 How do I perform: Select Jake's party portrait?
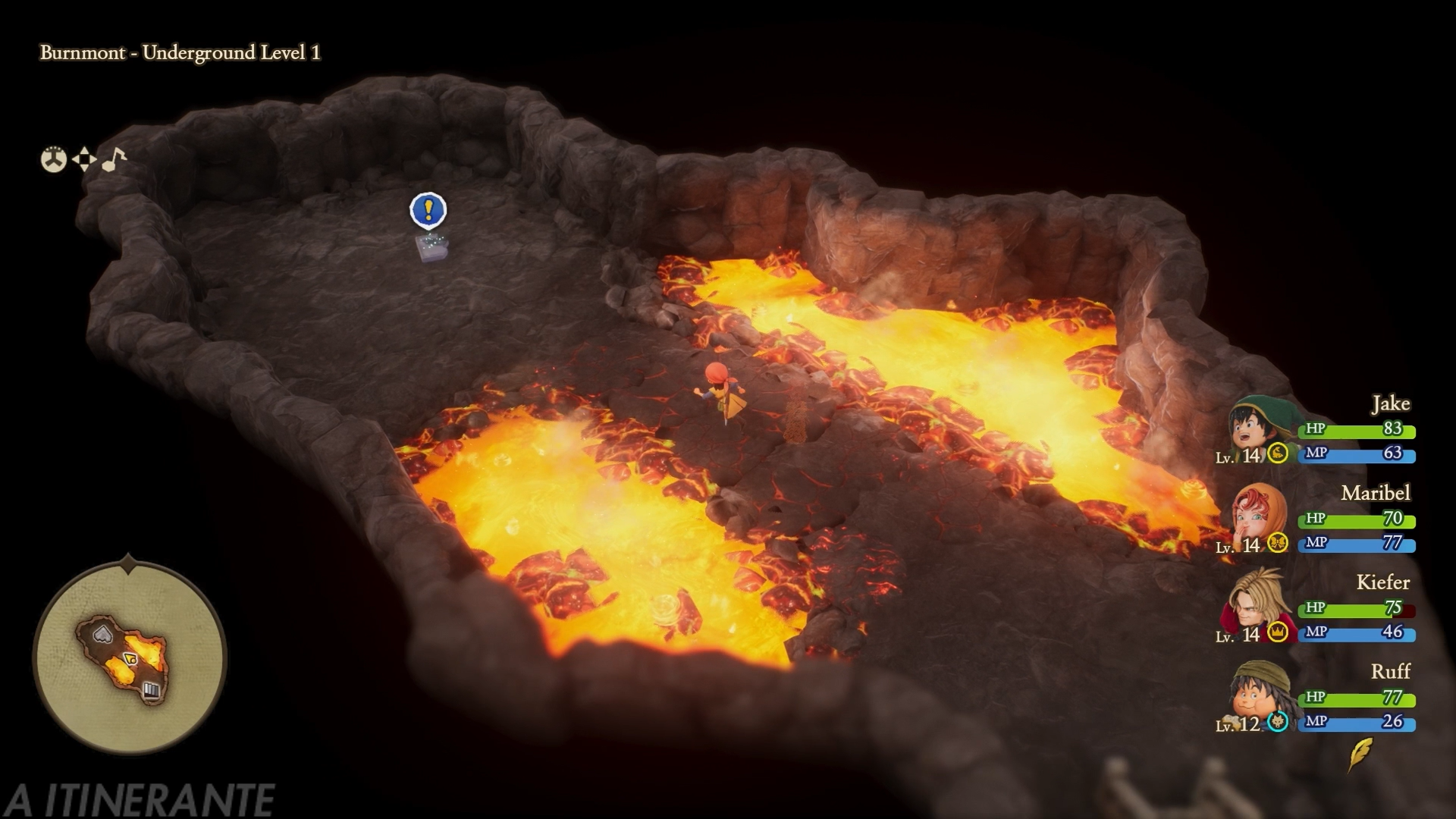tap(1255, 428)
